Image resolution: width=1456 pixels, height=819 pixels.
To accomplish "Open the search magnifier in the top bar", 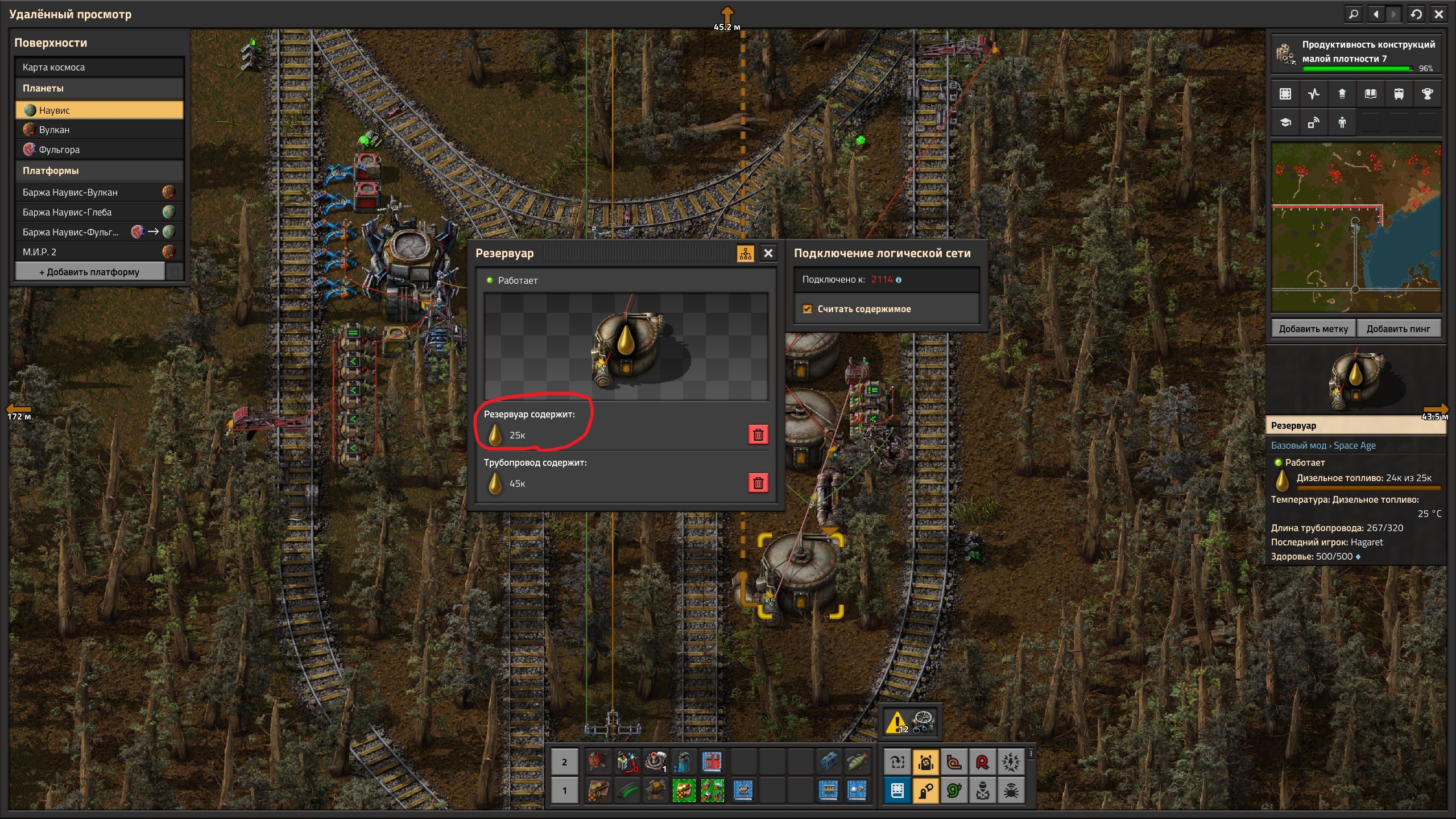I will click(1354, 14).
